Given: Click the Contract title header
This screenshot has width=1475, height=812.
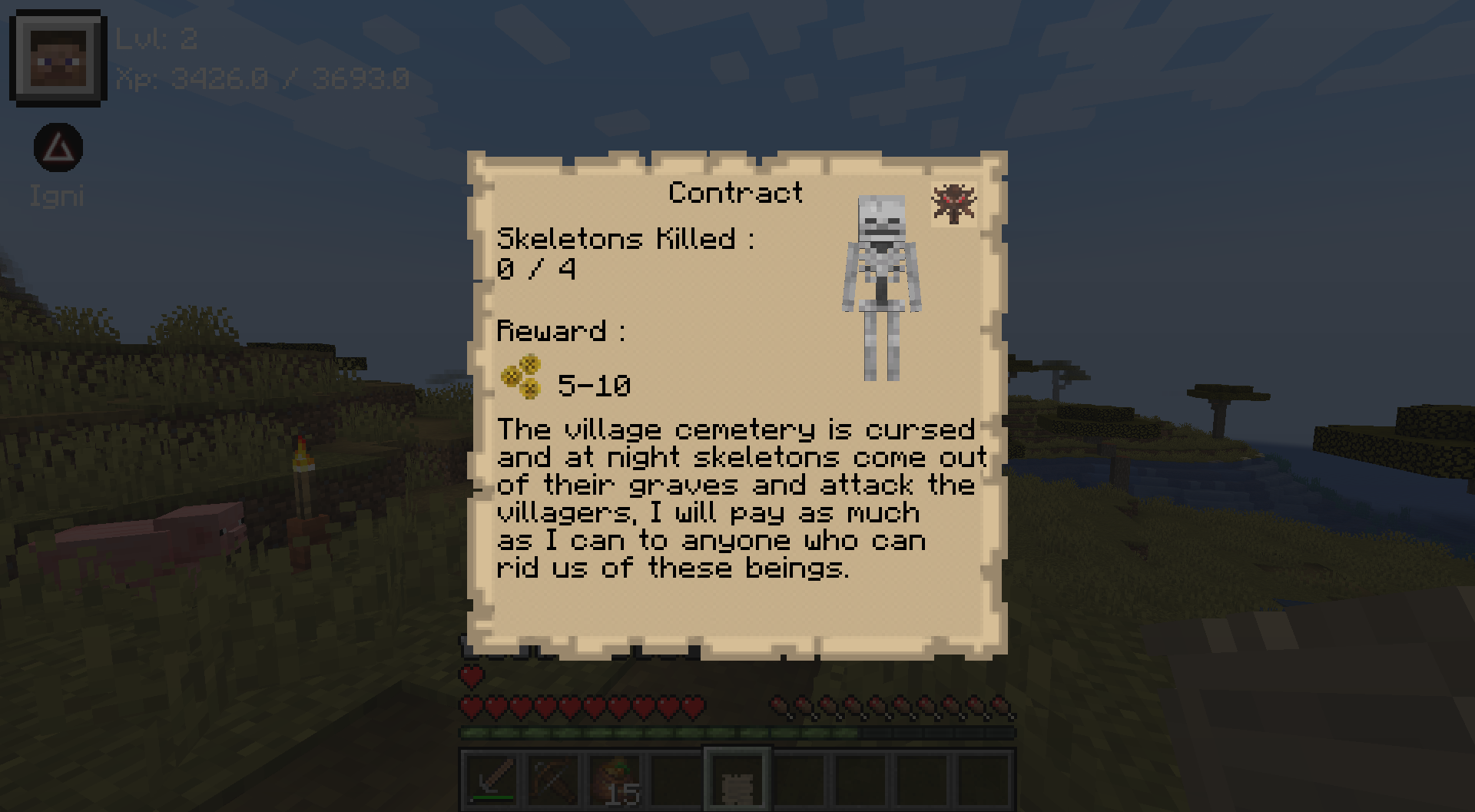Looking at the screenshot, I should click(x=735, y=192).
